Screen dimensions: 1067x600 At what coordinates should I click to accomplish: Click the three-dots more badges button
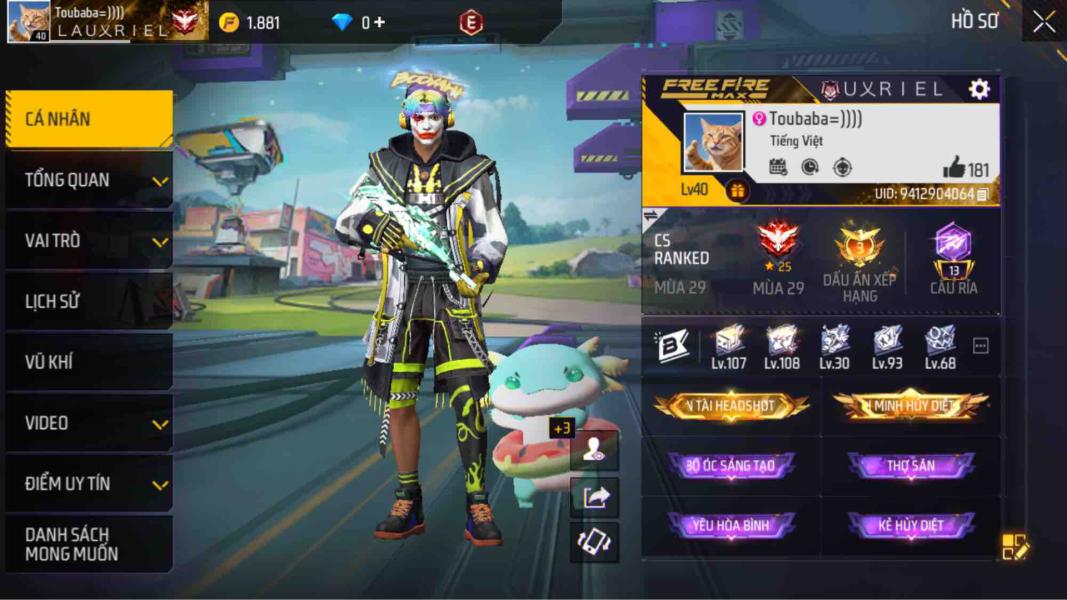(981, 346)
